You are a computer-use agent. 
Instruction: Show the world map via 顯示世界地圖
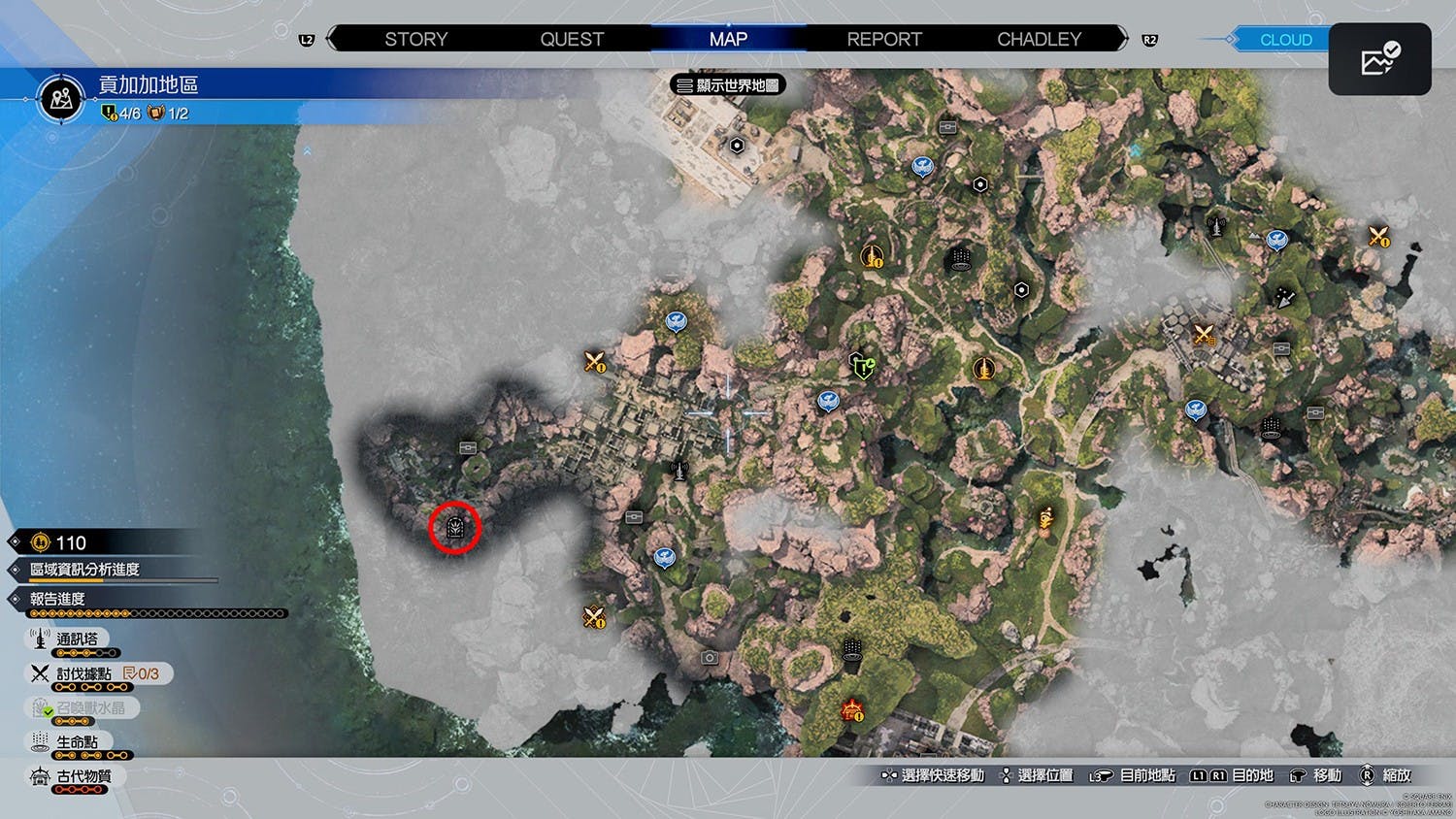coord(728,85)
